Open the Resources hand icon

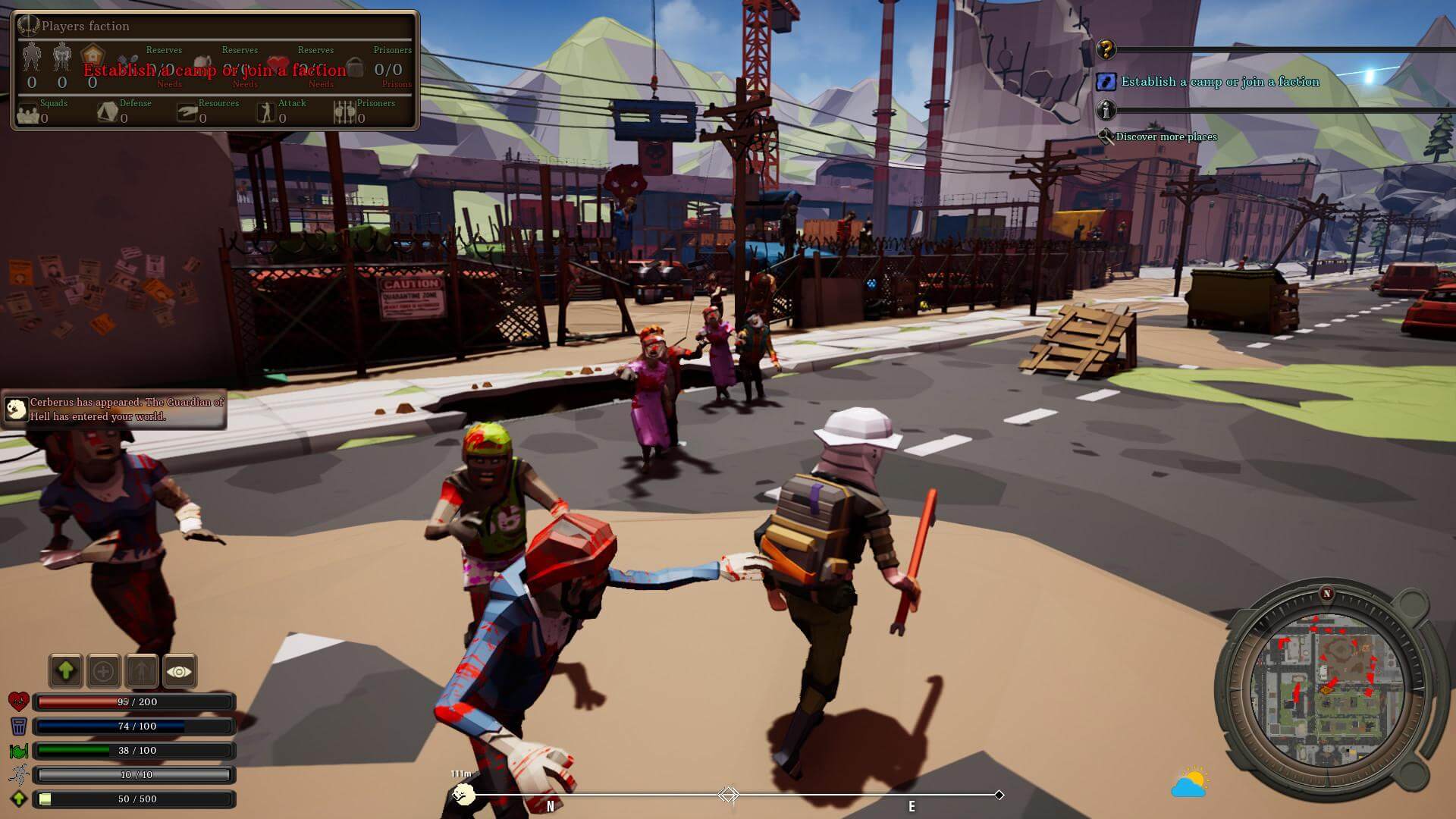187,113
